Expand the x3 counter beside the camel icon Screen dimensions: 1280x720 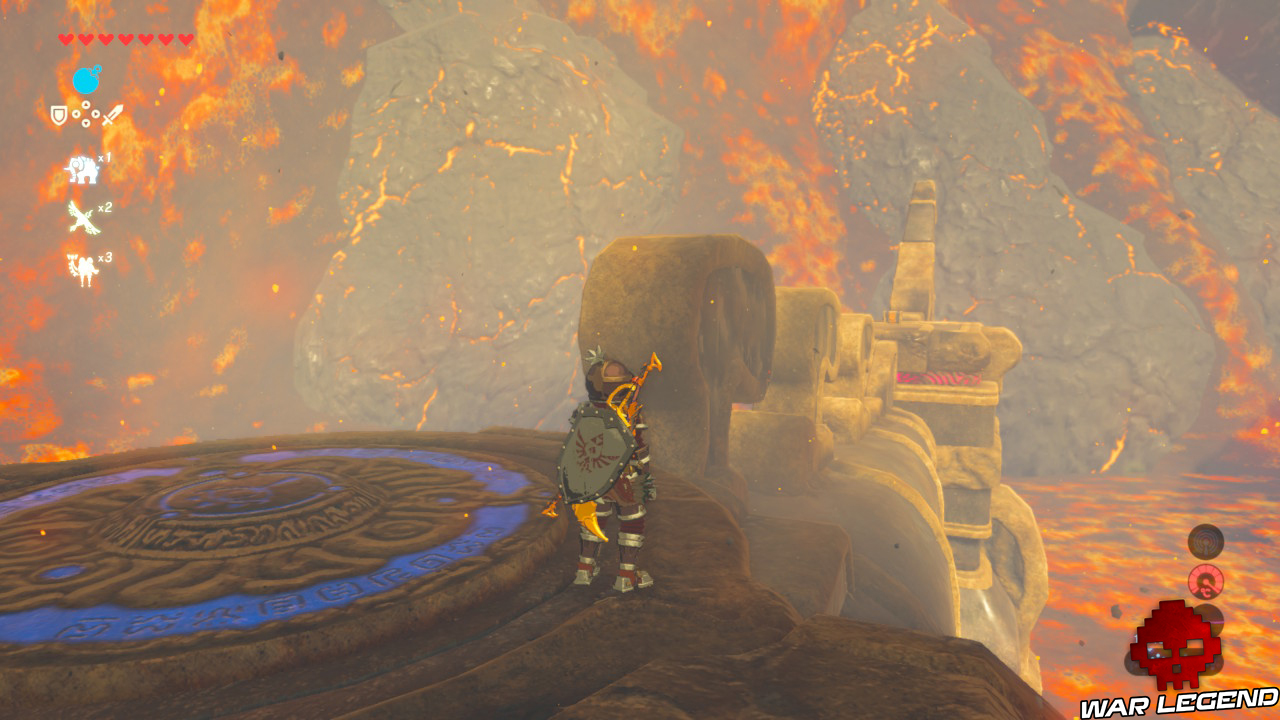coord(103,258)
